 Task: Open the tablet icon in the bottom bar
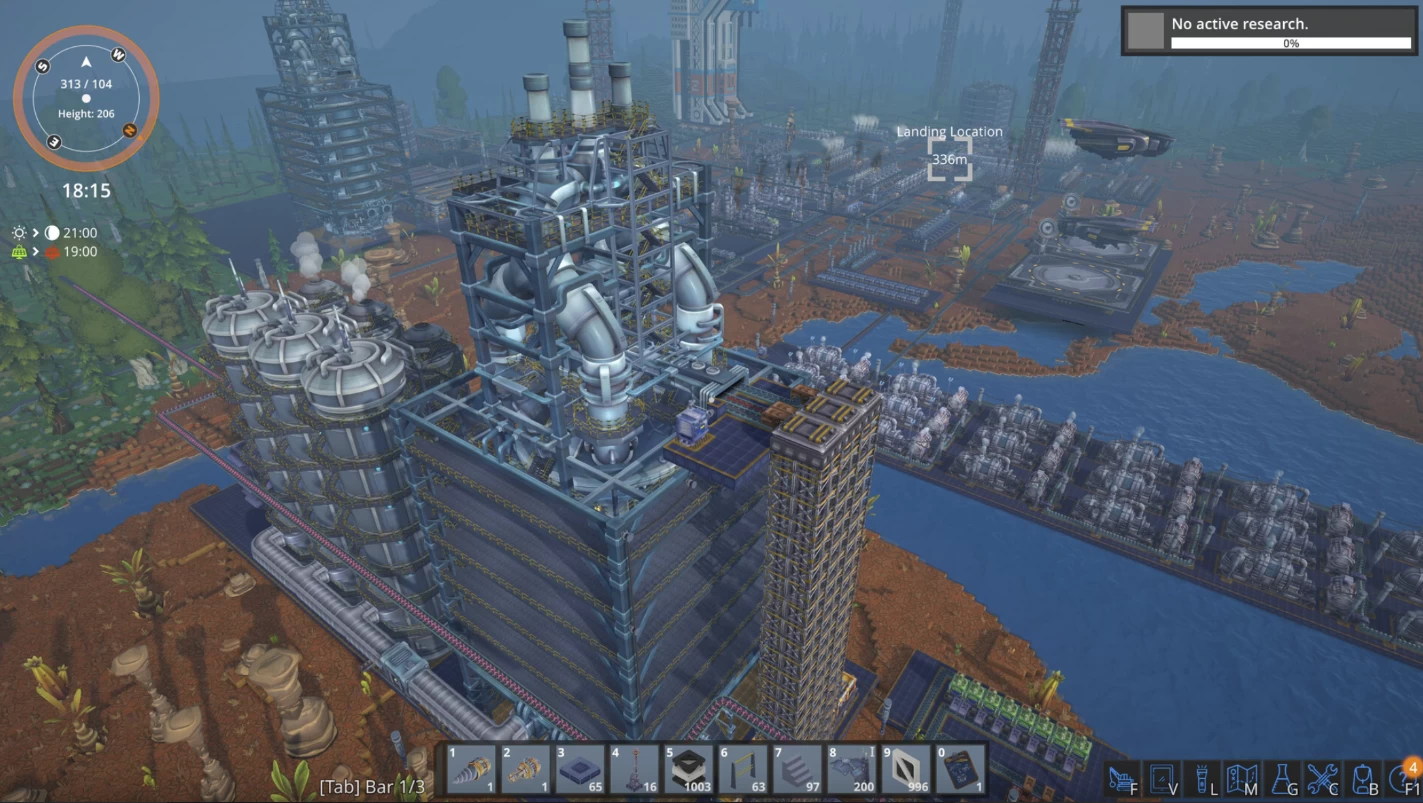[x=1163, y=778]
